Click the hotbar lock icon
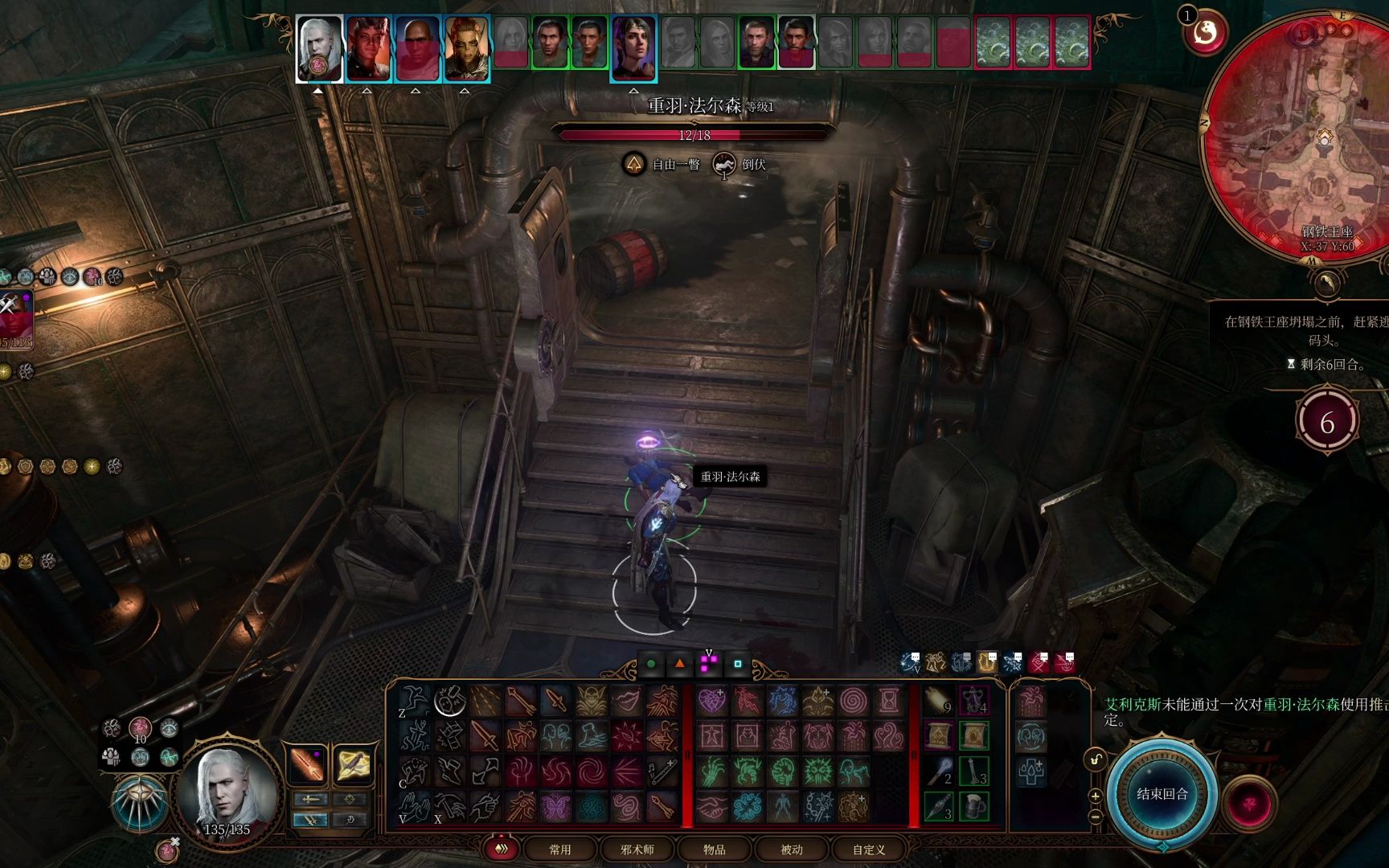 click(1095, 759)
